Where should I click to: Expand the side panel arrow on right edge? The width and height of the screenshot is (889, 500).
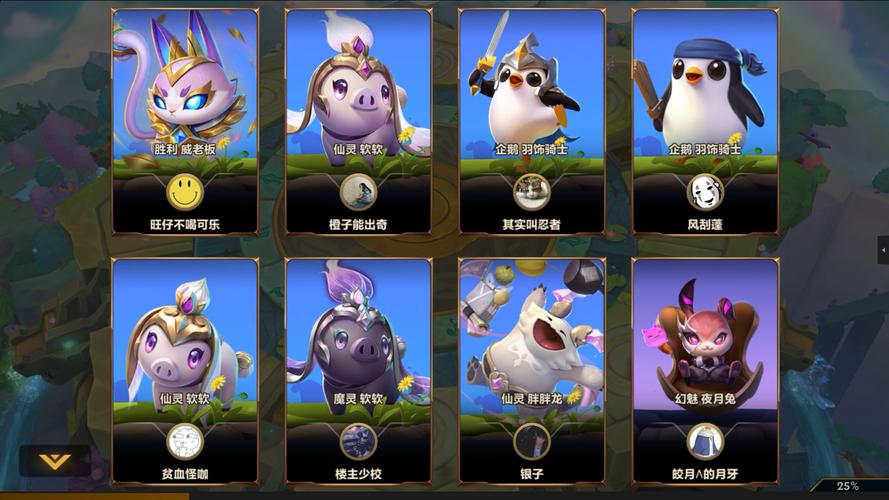[883, 249]
